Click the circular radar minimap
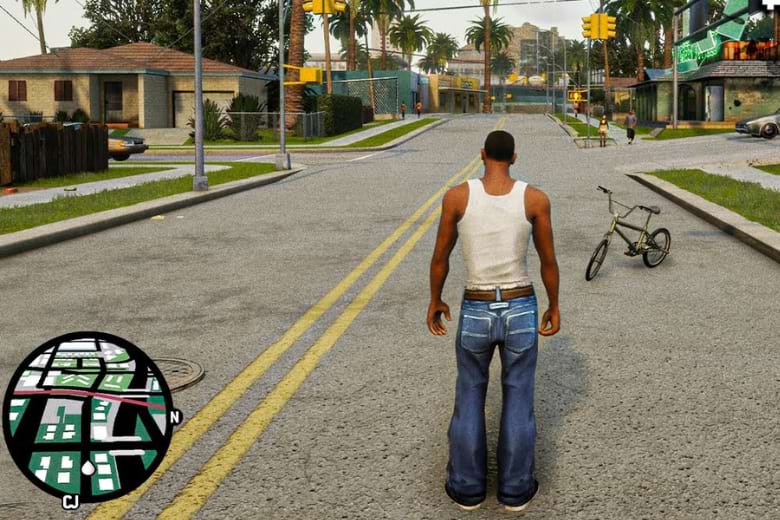 [x=87, y=416]
